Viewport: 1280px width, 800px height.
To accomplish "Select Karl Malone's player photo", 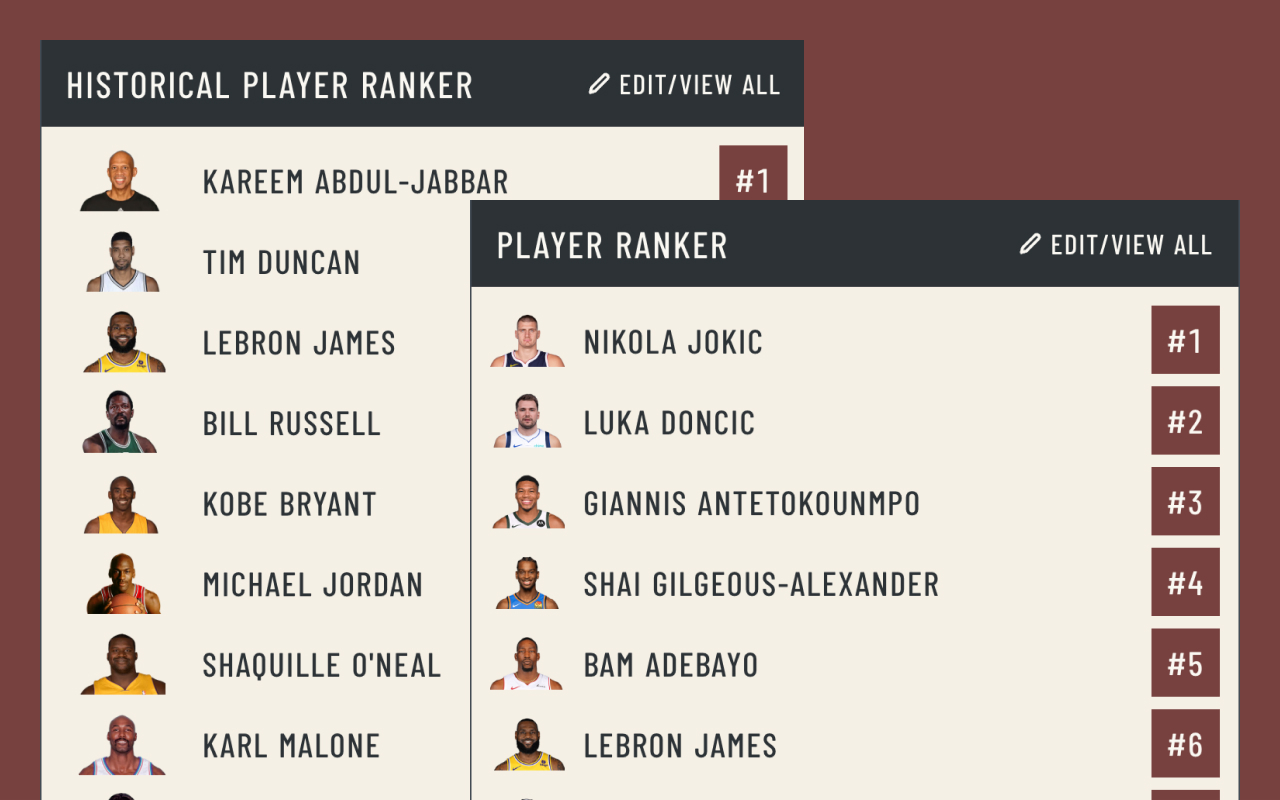I will (121, 744).
